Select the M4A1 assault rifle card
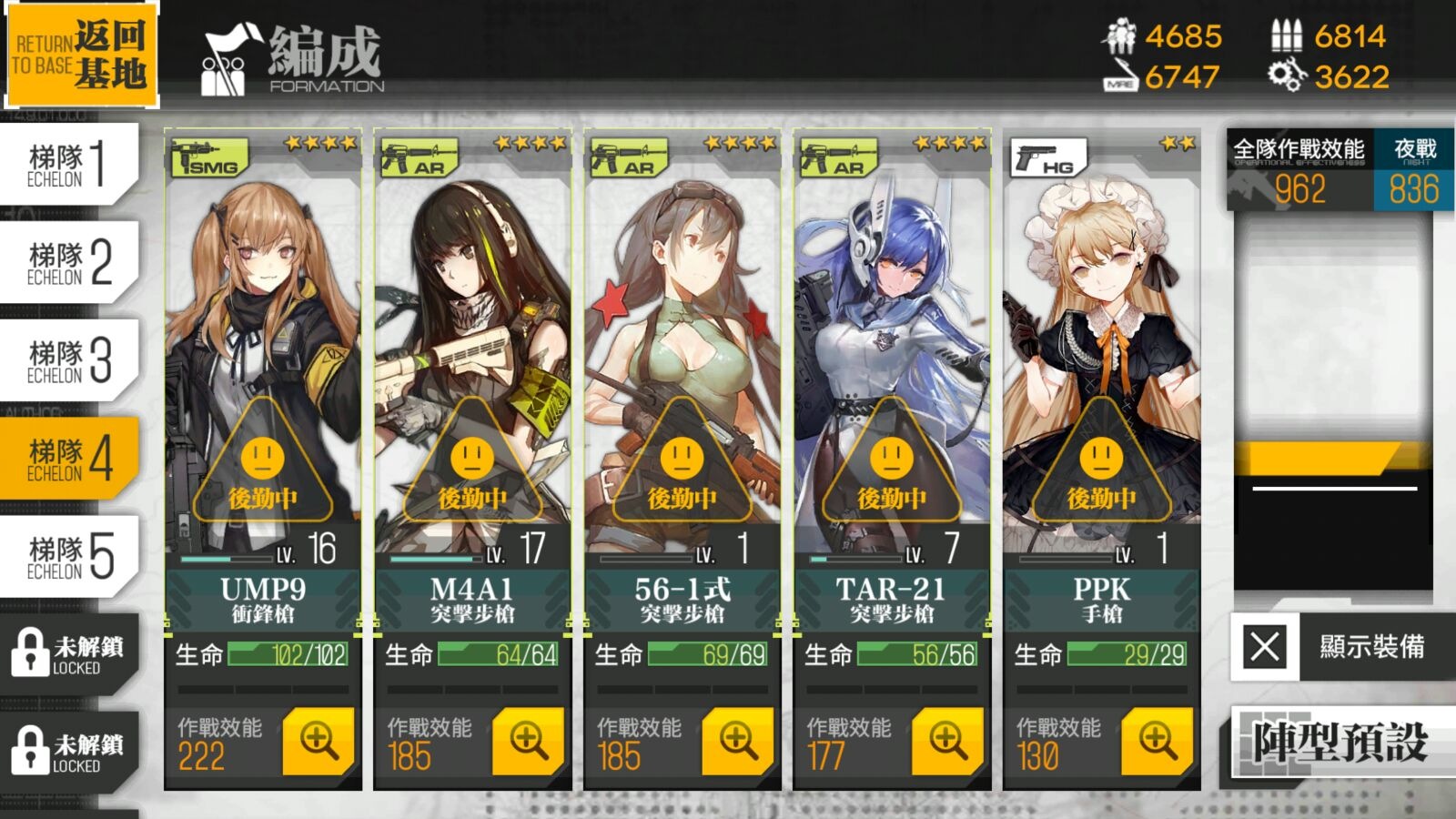The height and width of the screenshot is (819, 1456). pyautogui.click(x=472, y=364)
